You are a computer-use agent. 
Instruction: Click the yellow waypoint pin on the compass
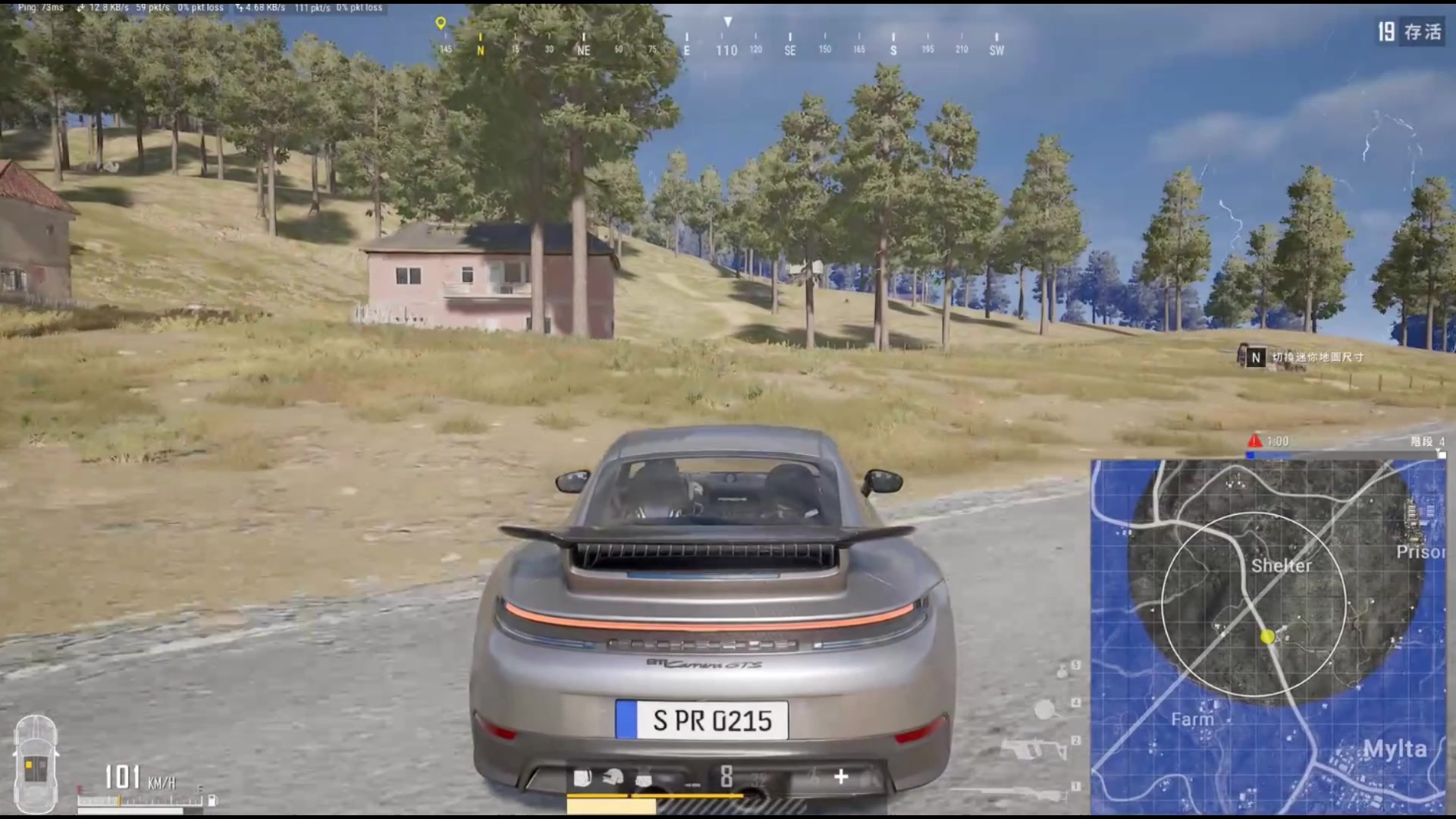point(440,23)
